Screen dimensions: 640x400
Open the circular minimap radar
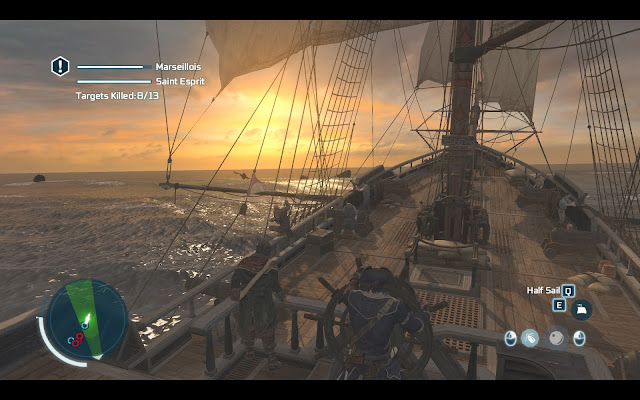(x=87, y=320)
